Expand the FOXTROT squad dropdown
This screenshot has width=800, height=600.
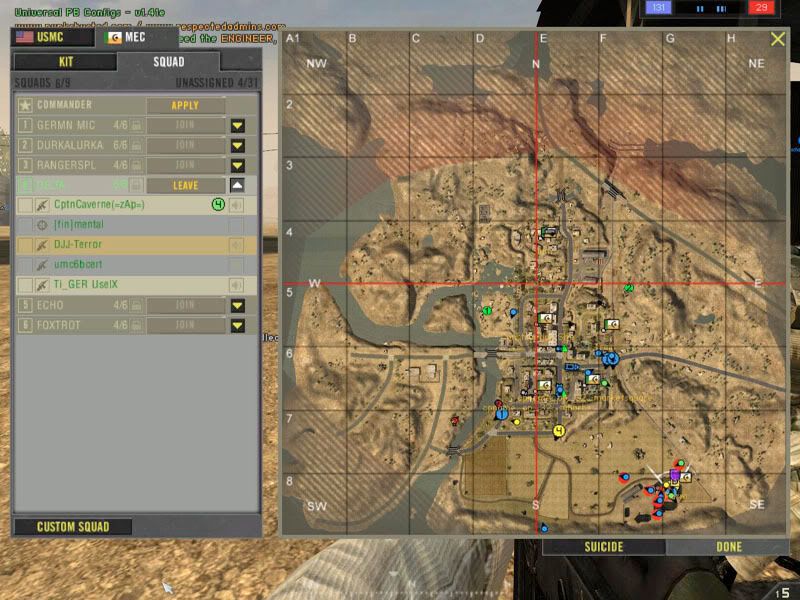click(237, 325)
